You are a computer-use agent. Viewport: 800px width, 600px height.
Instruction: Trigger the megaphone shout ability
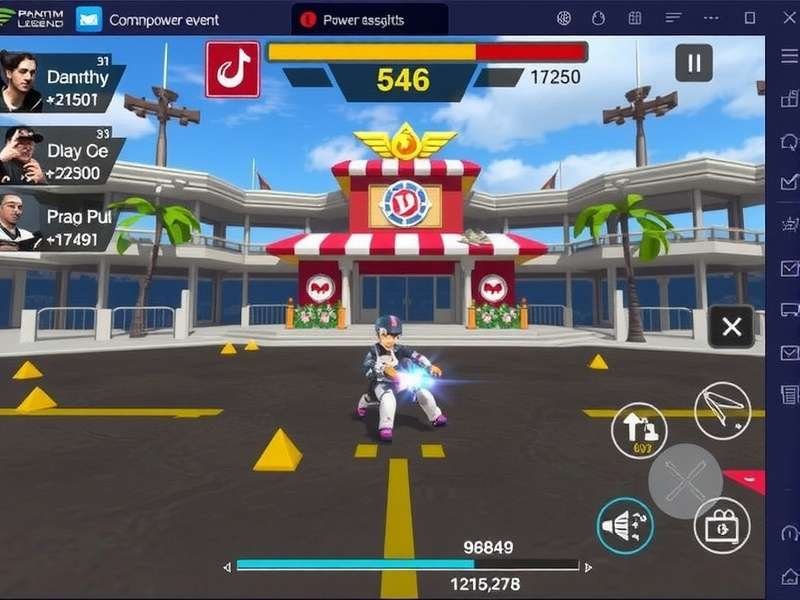click(625, 525)
